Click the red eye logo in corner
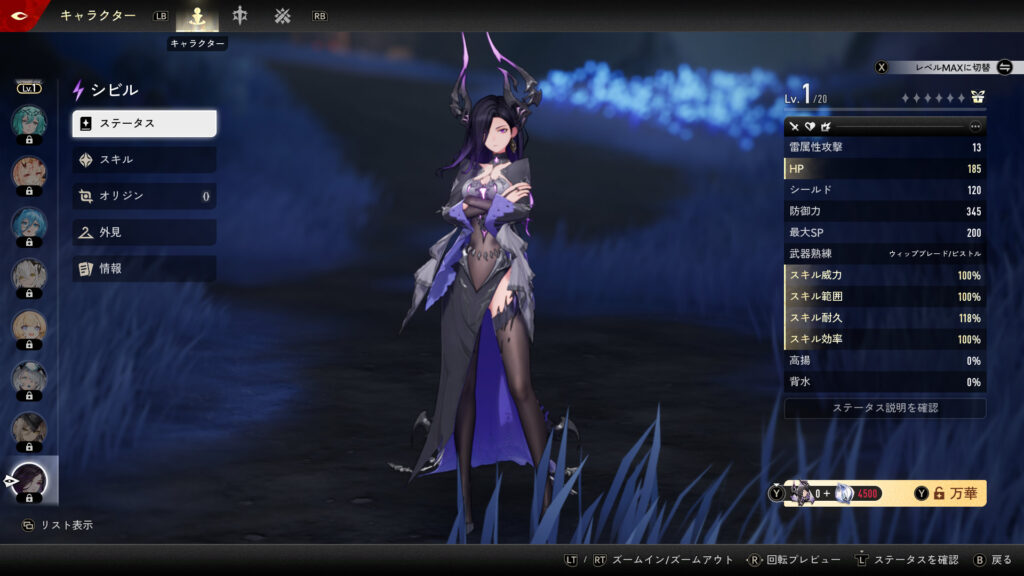This screenshot has height=576, width=1024. (x=18, y=14)
